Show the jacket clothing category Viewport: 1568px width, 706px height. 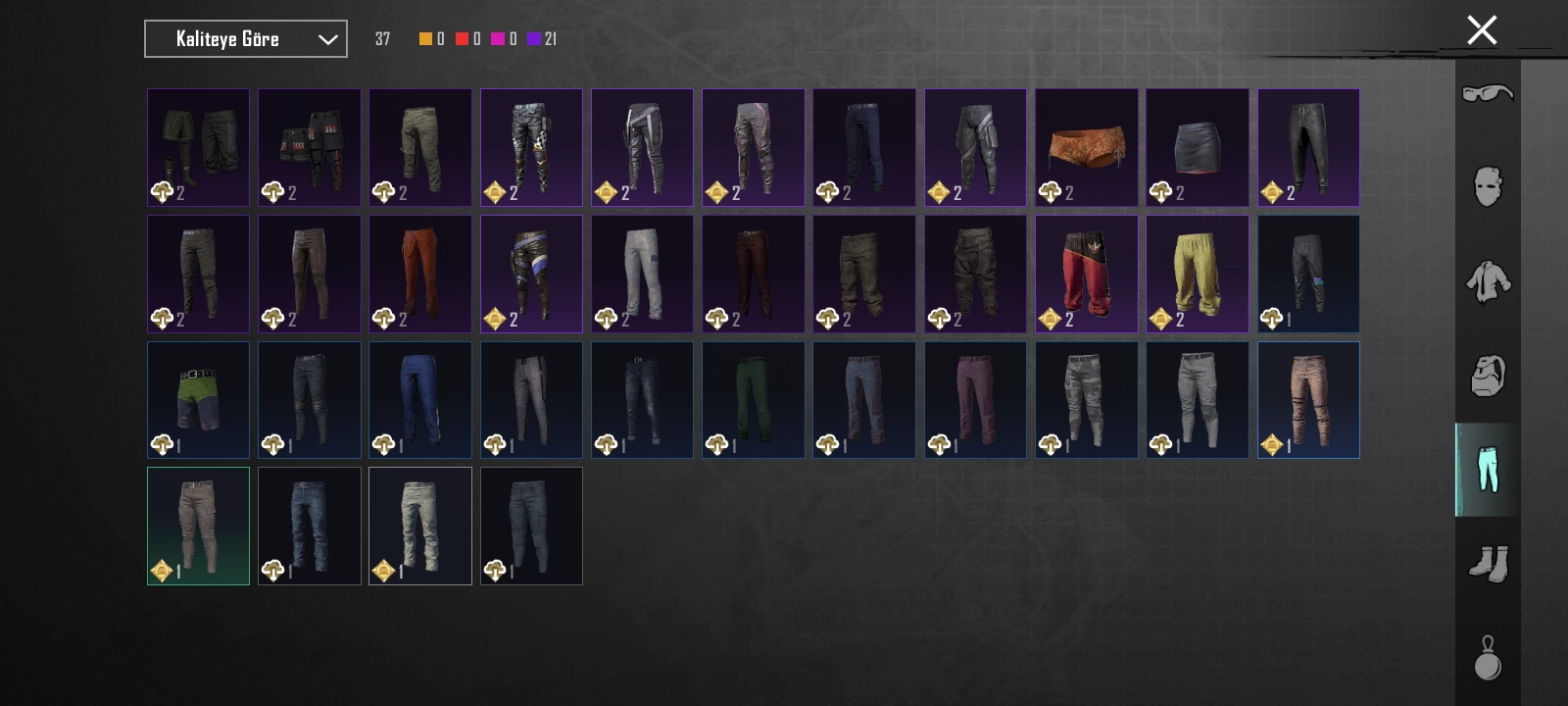pyautogui.click(x=1488, y=280)
